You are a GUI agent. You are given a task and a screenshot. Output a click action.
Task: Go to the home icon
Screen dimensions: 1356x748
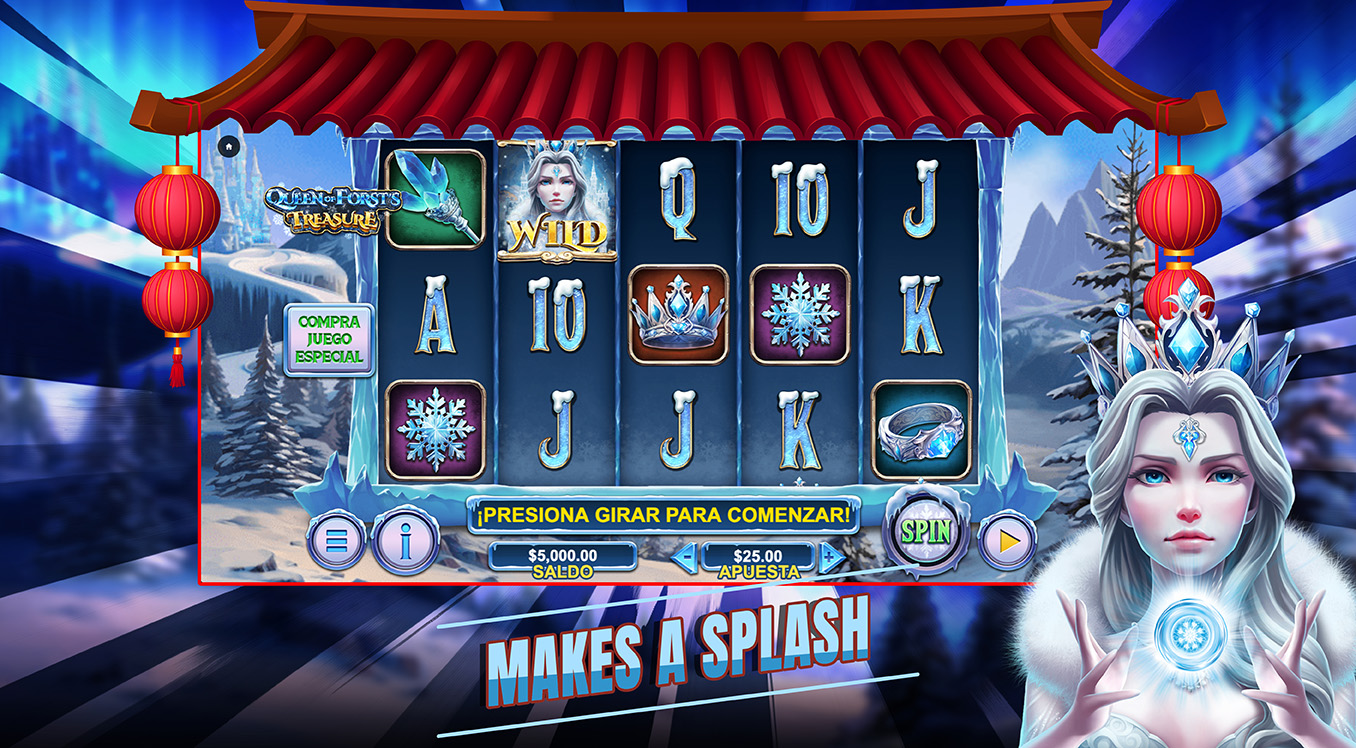[x=228, y=146]
